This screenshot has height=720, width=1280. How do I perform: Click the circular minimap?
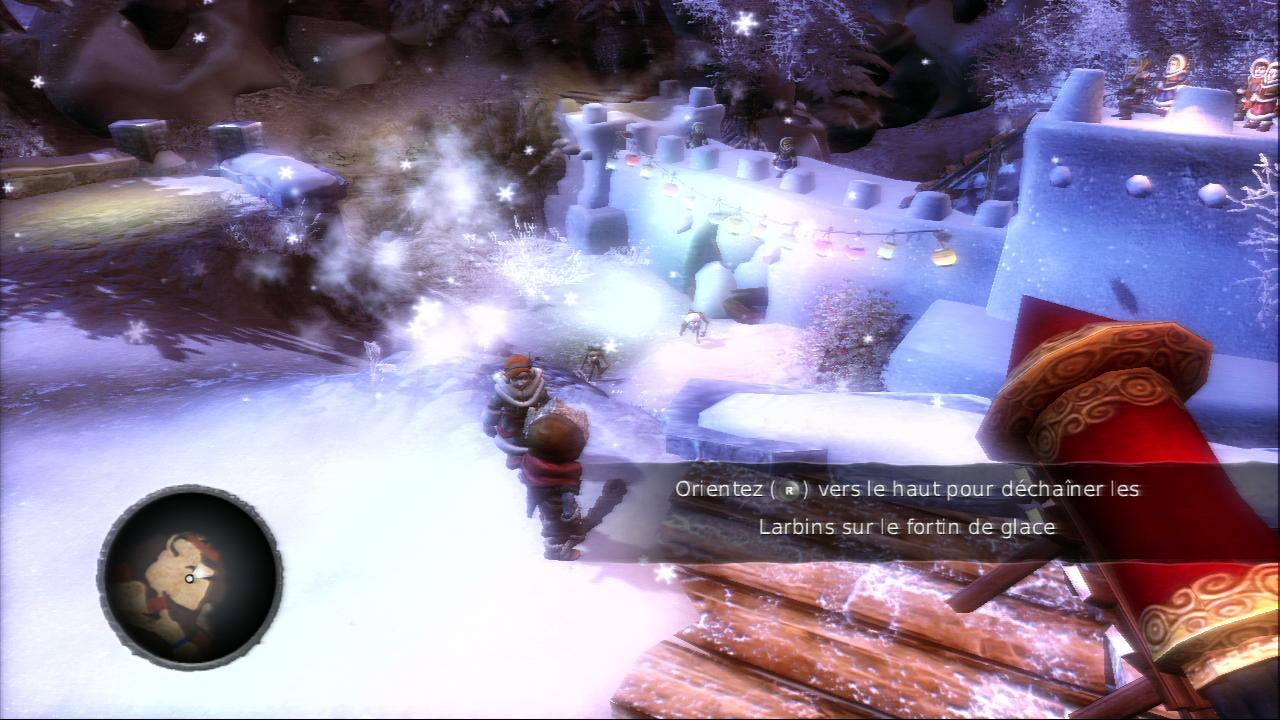pos(189,577)
